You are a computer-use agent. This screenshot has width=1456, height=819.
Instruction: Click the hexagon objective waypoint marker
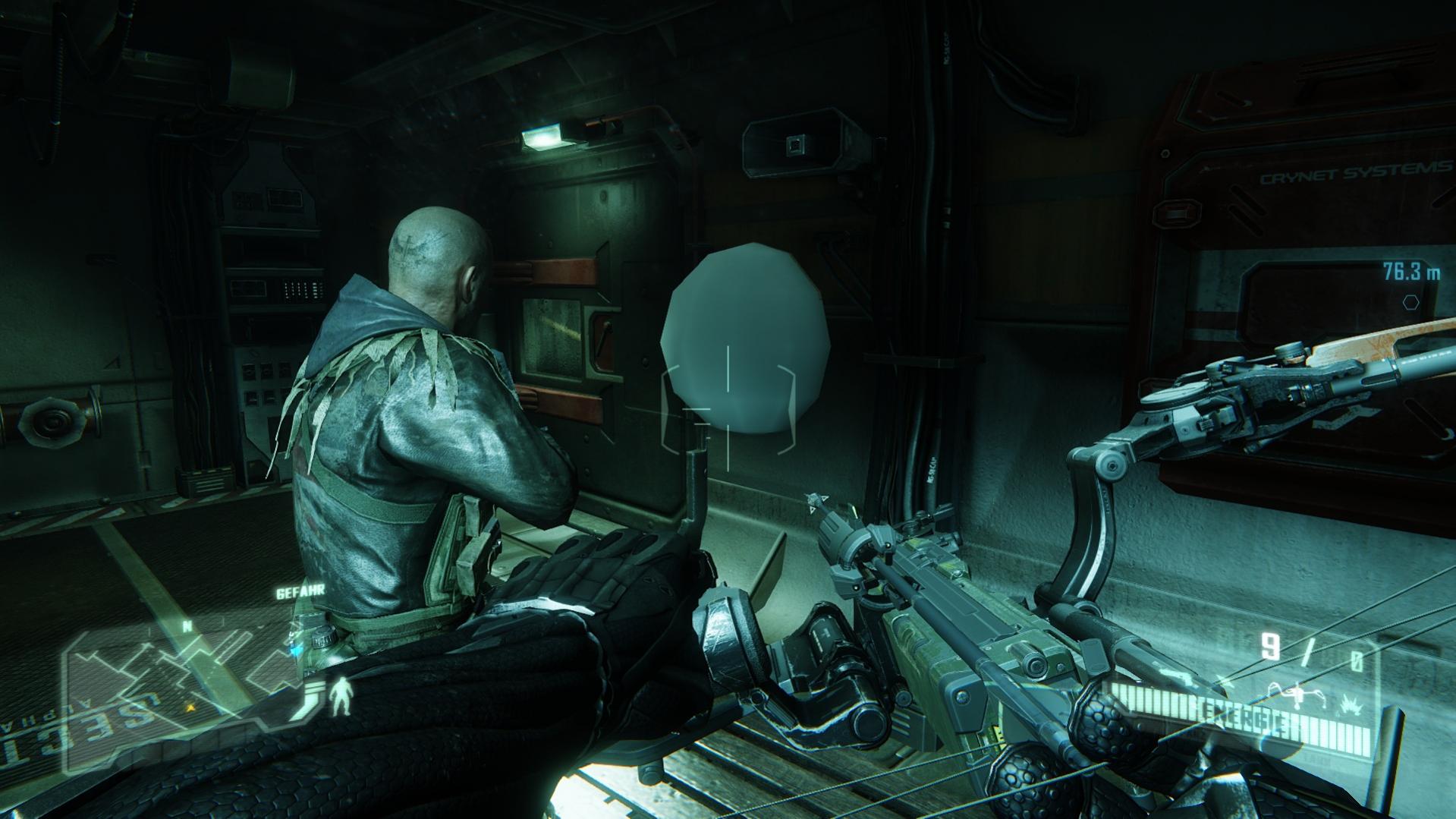point(1410,302)
